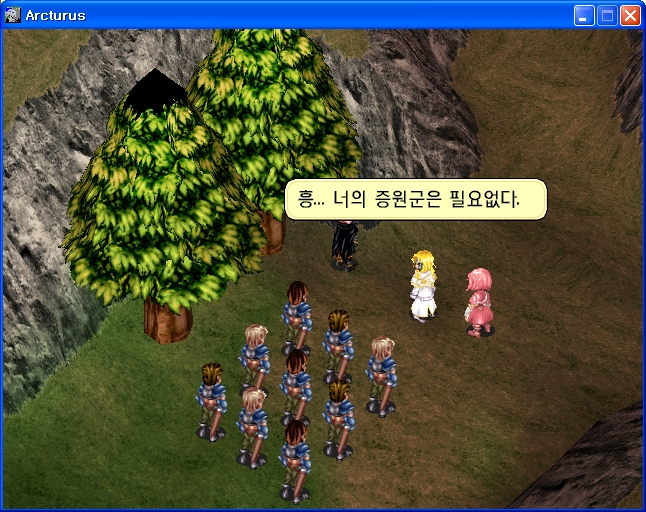
Task: Close the Arcturus window
Action: (630, 15)
